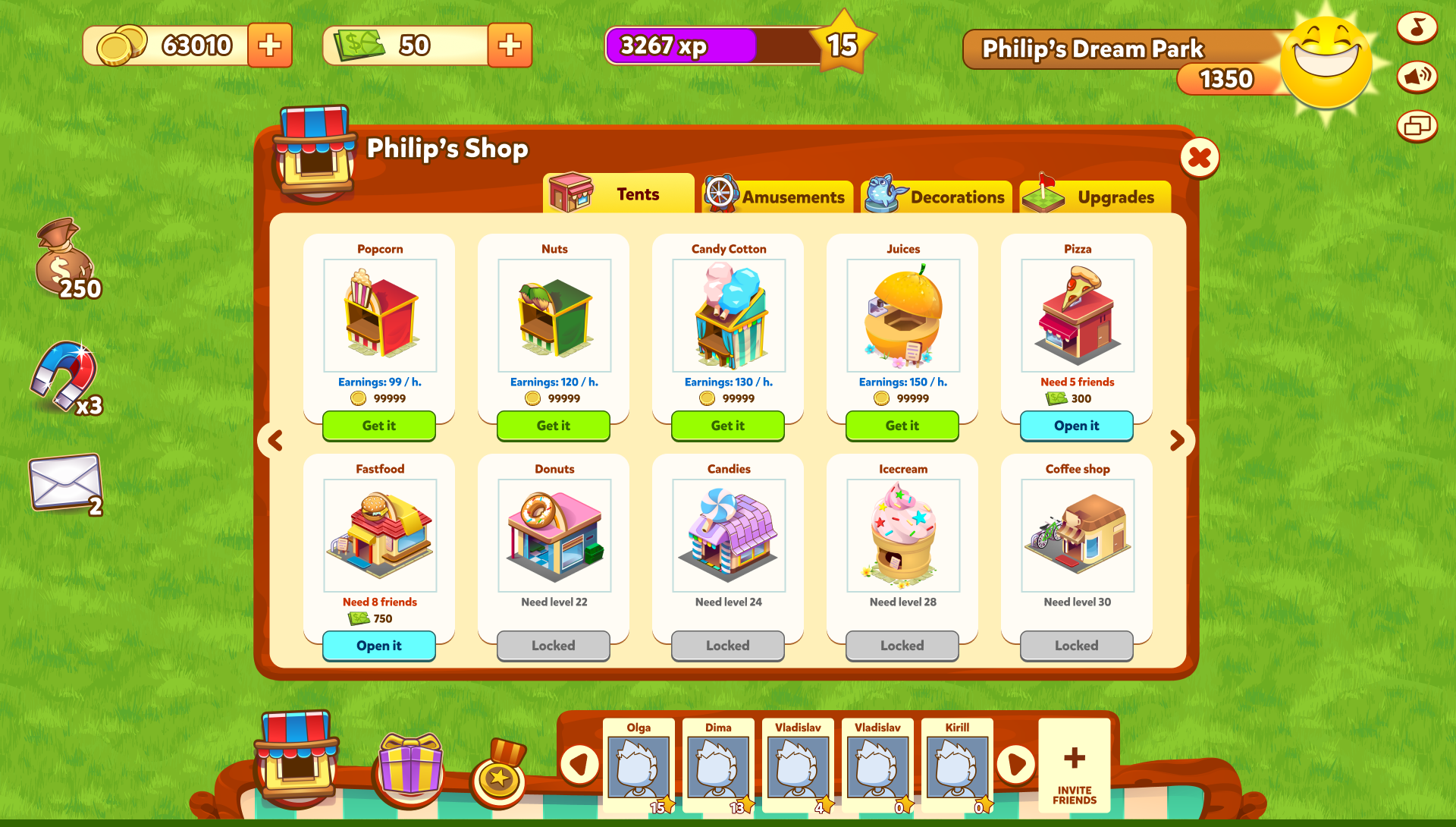Click the Invite Friends button
Viewport: 1456px width, 827px height.
[x=1074, y=766]
